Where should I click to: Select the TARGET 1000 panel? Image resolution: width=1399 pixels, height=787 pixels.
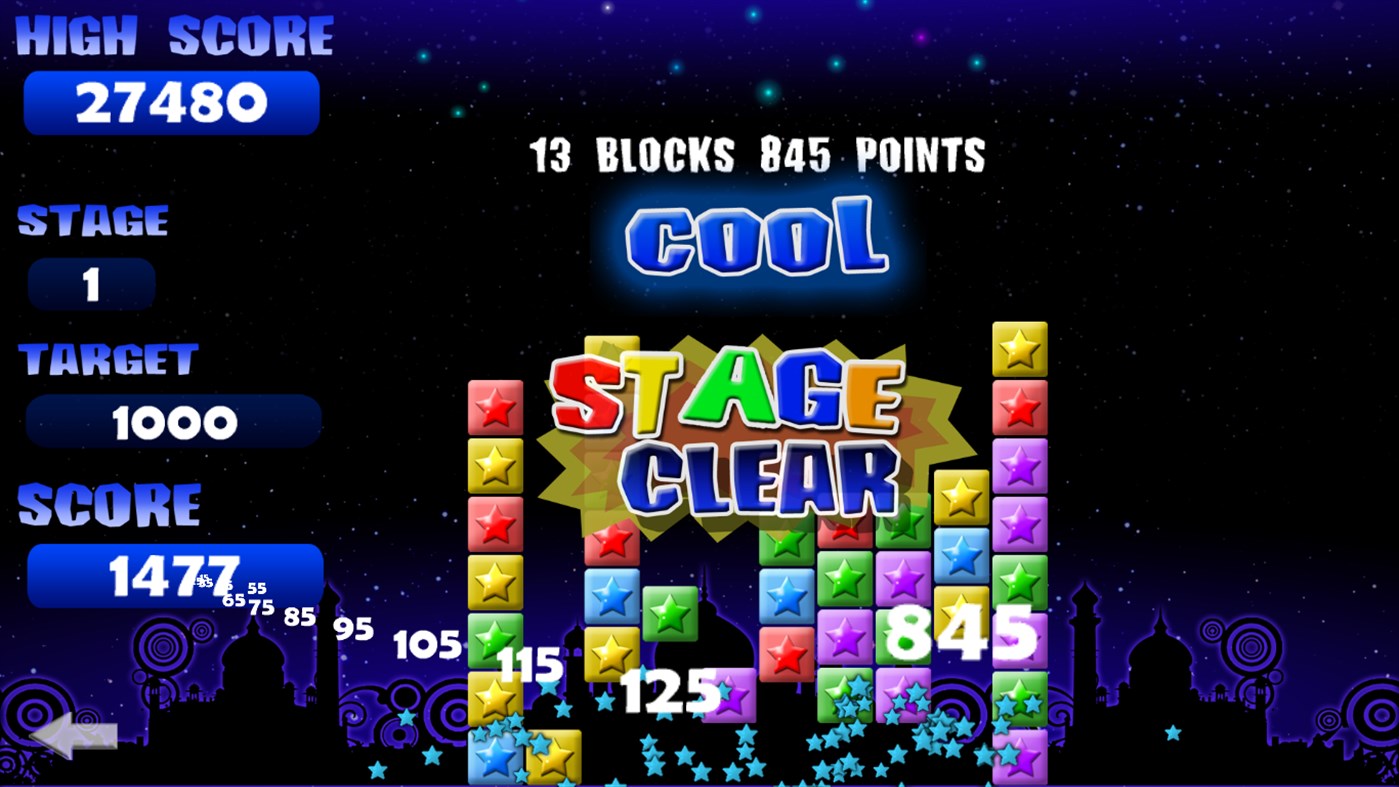[x=173, y=420]
